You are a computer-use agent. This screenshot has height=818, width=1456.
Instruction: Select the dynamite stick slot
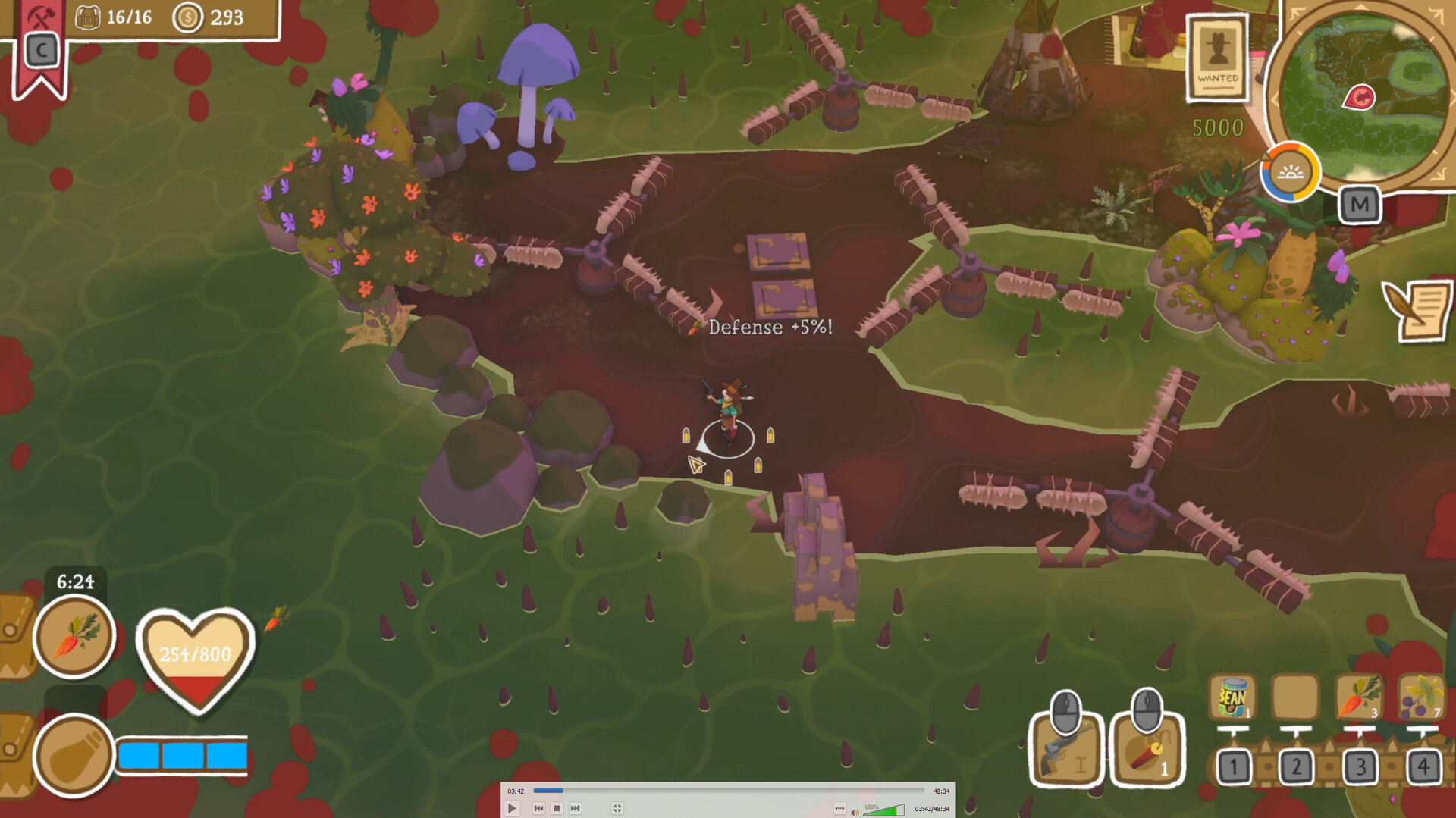tap(1147, 747)
